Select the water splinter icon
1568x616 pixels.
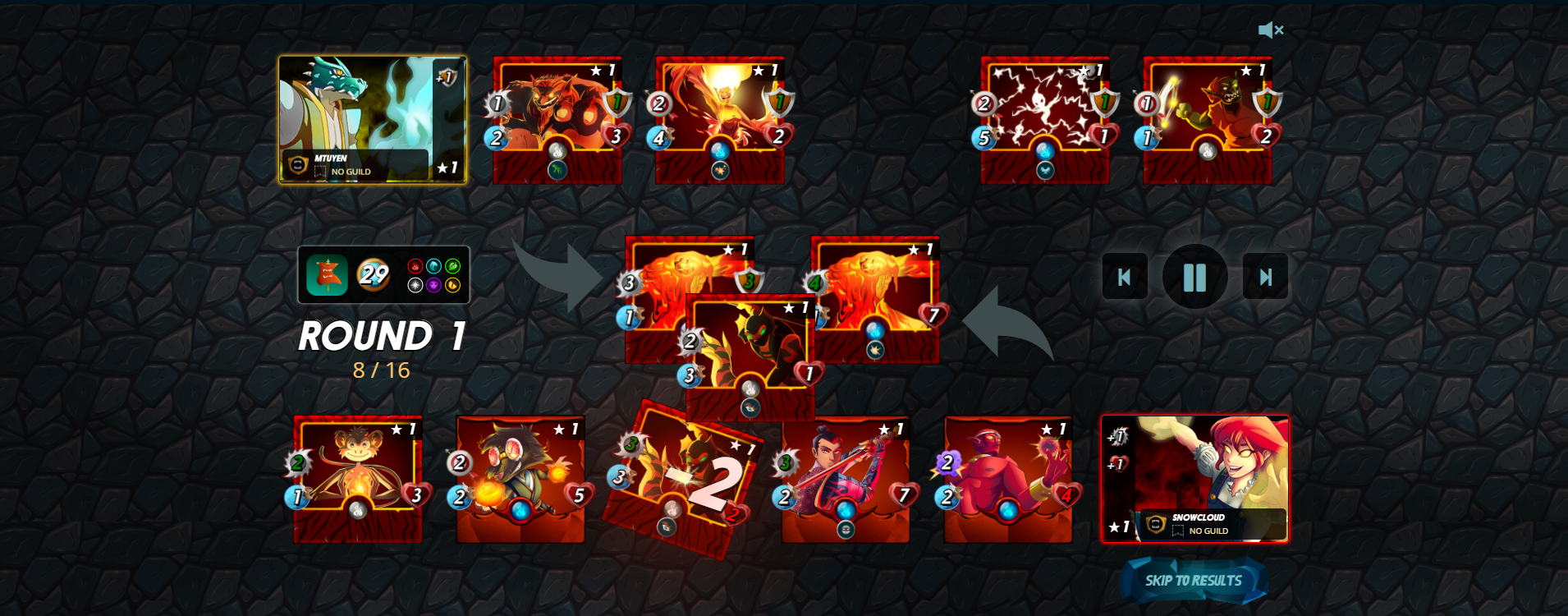point(433,266)
